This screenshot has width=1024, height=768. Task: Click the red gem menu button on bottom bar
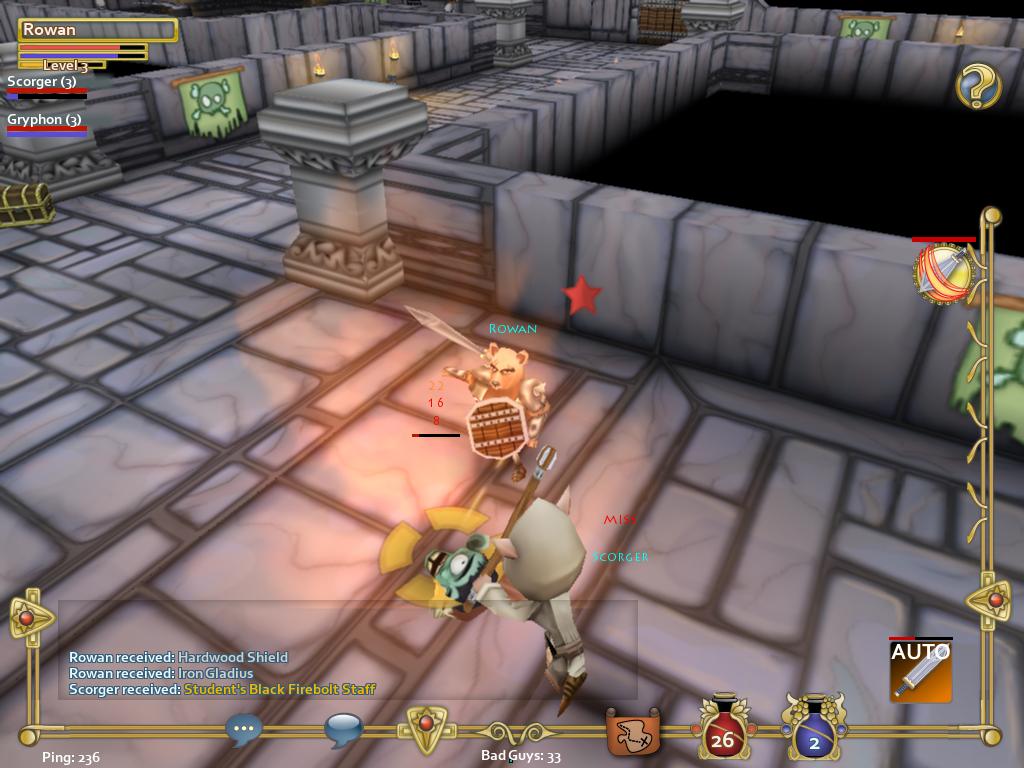tap(426, 726)
